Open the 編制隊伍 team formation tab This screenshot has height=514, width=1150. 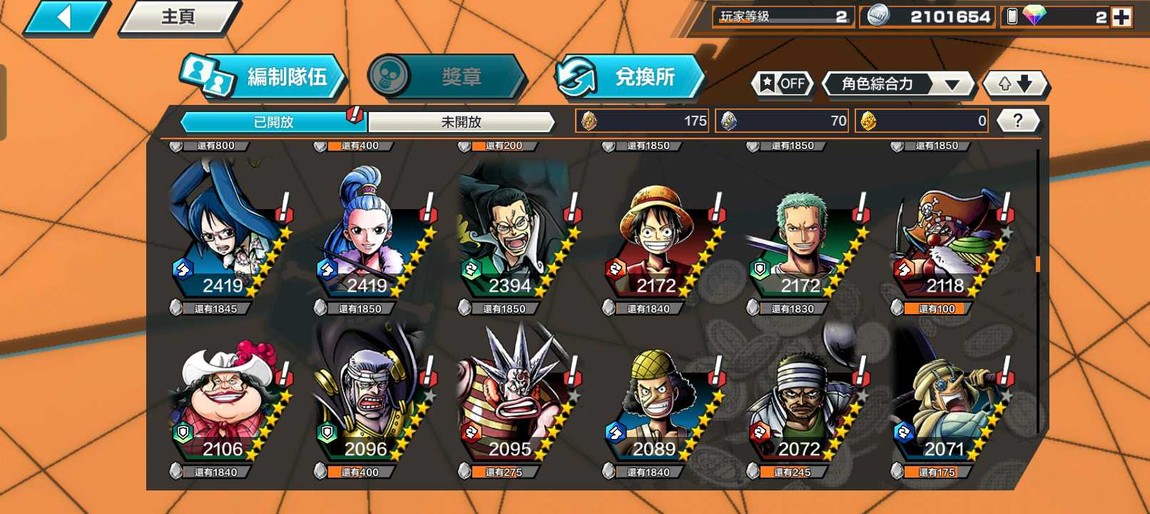[264, 77]
